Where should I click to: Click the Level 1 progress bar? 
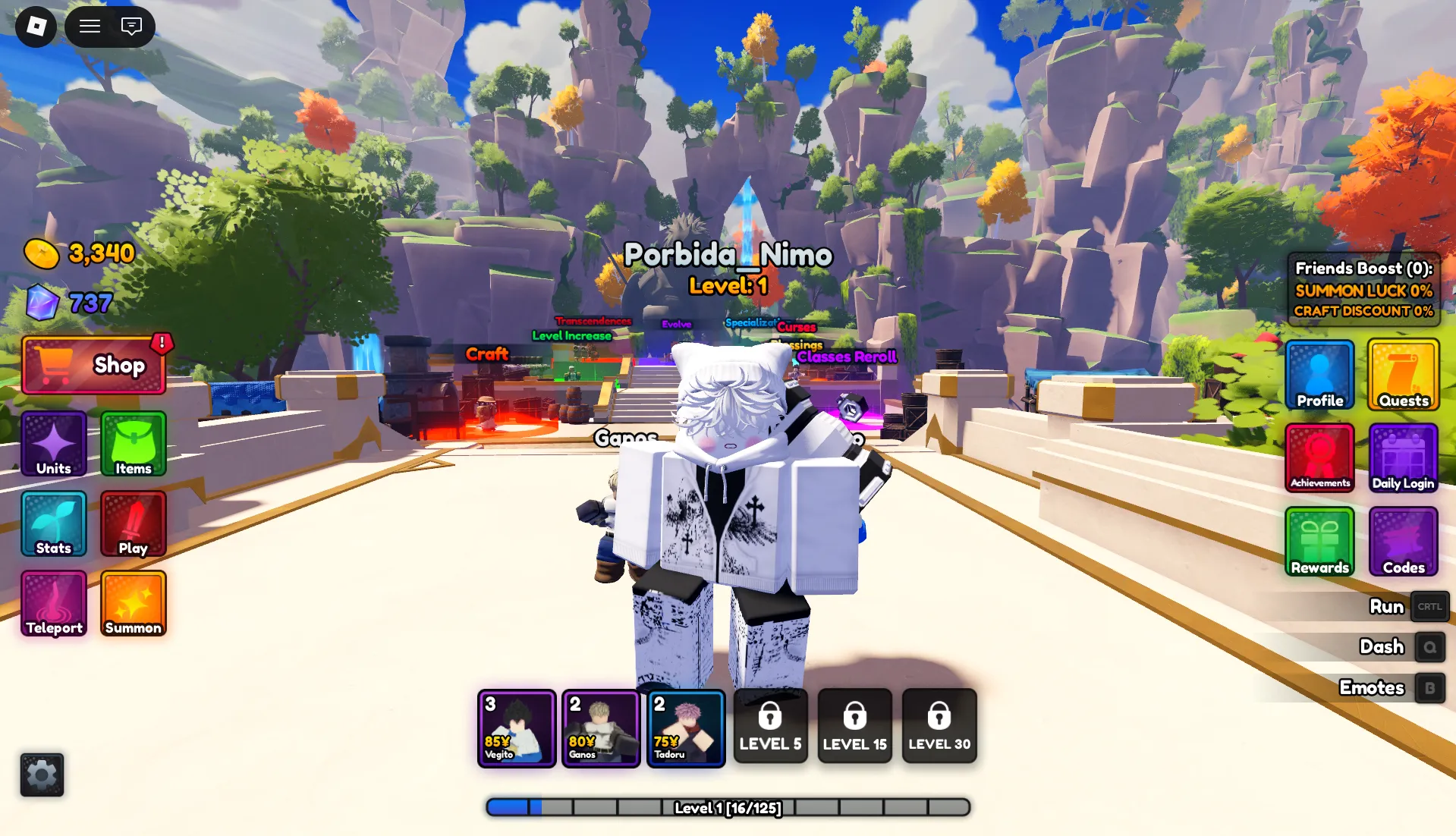728,809
